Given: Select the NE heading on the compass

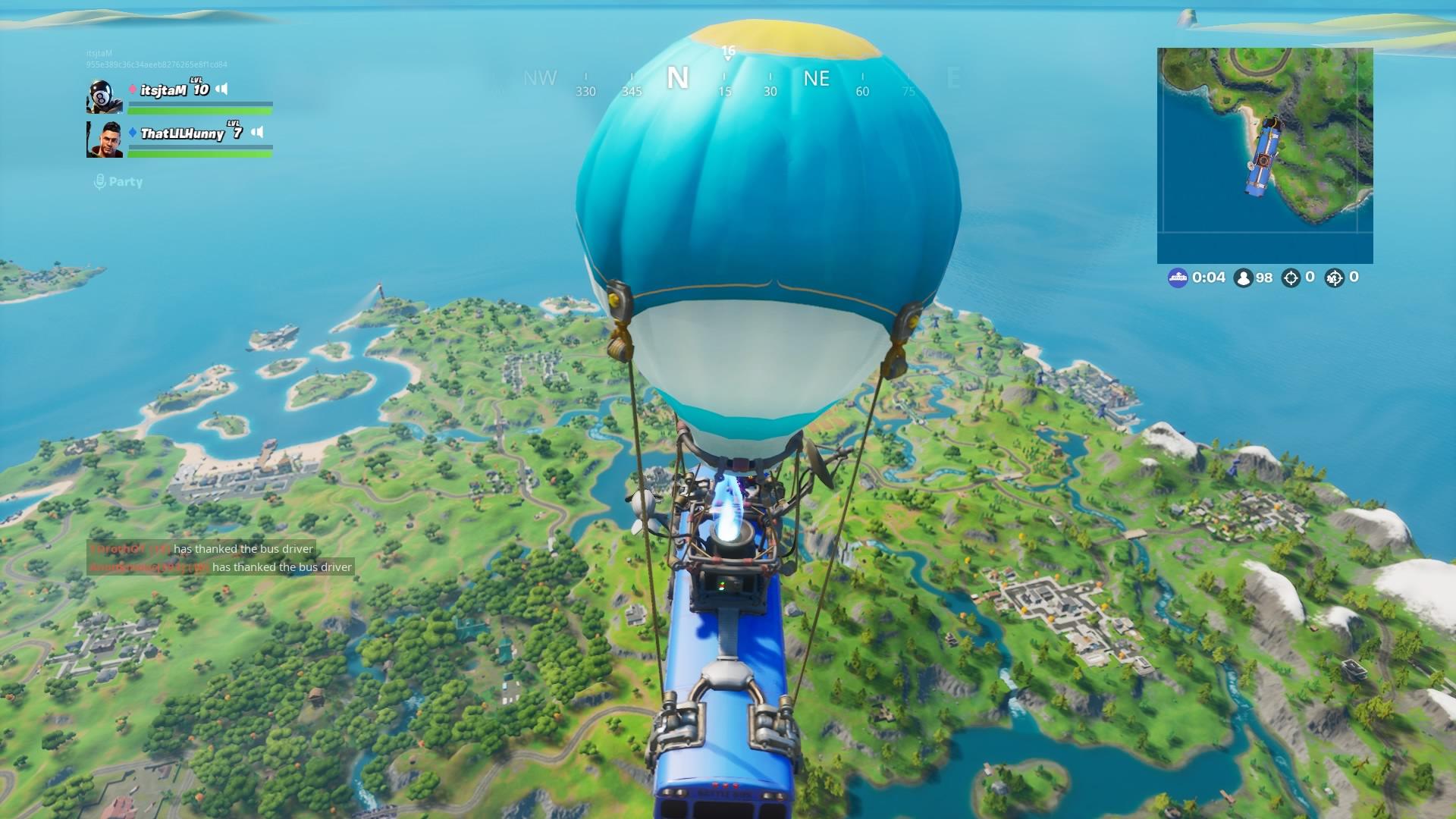Looking at the screenshot, I should coord(816,79).
